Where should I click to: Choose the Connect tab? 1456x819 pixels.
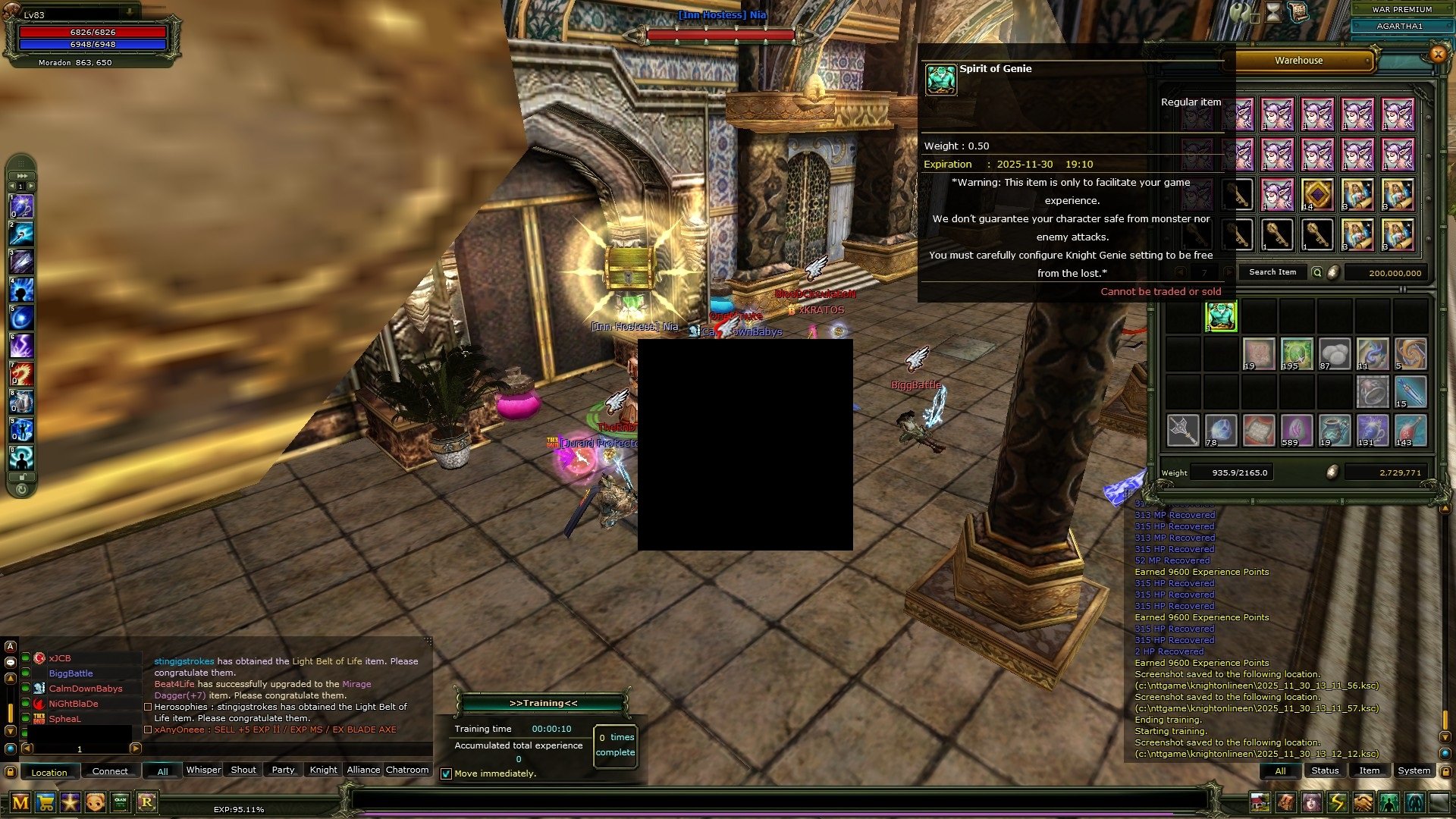pos(110,771)
